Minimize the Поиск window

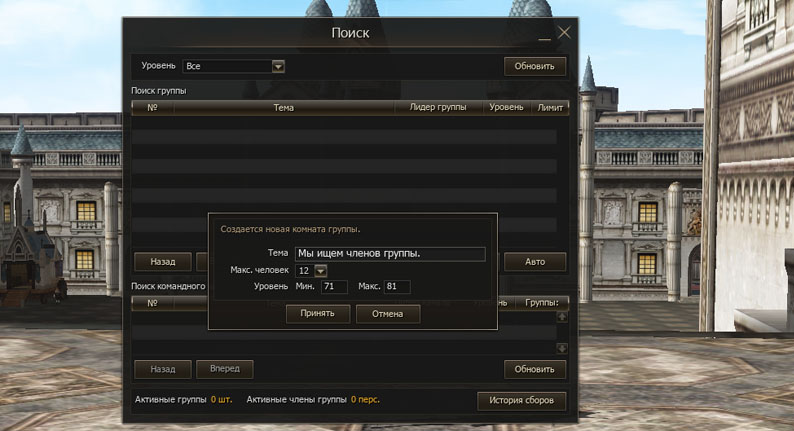click(x=545, y=36)
